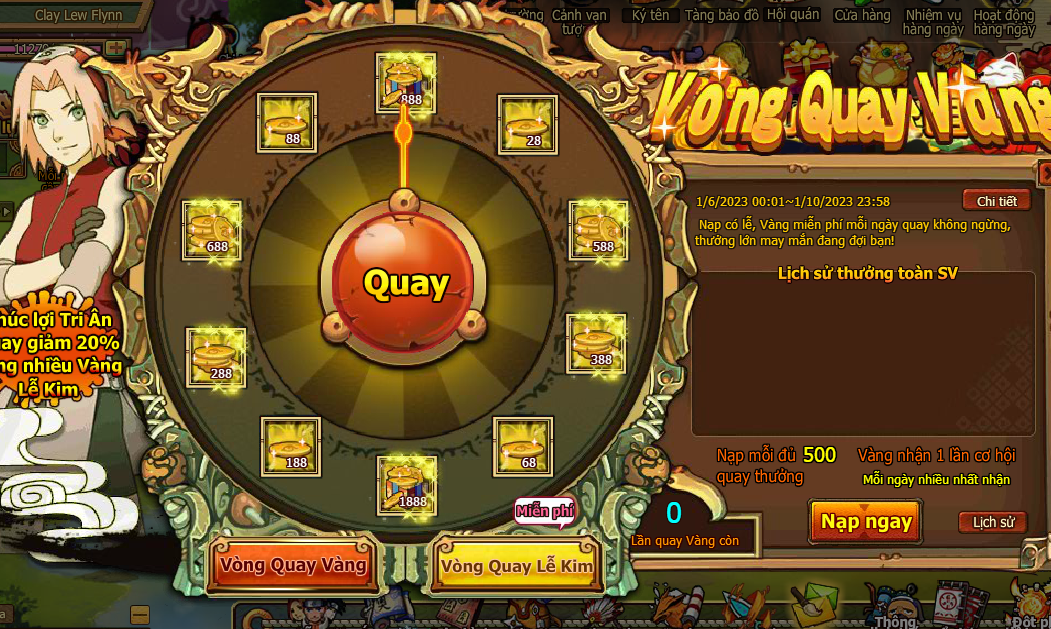
Task: Open Hoạt động hàng ngày daily activities
Action: pos(1004,22)
